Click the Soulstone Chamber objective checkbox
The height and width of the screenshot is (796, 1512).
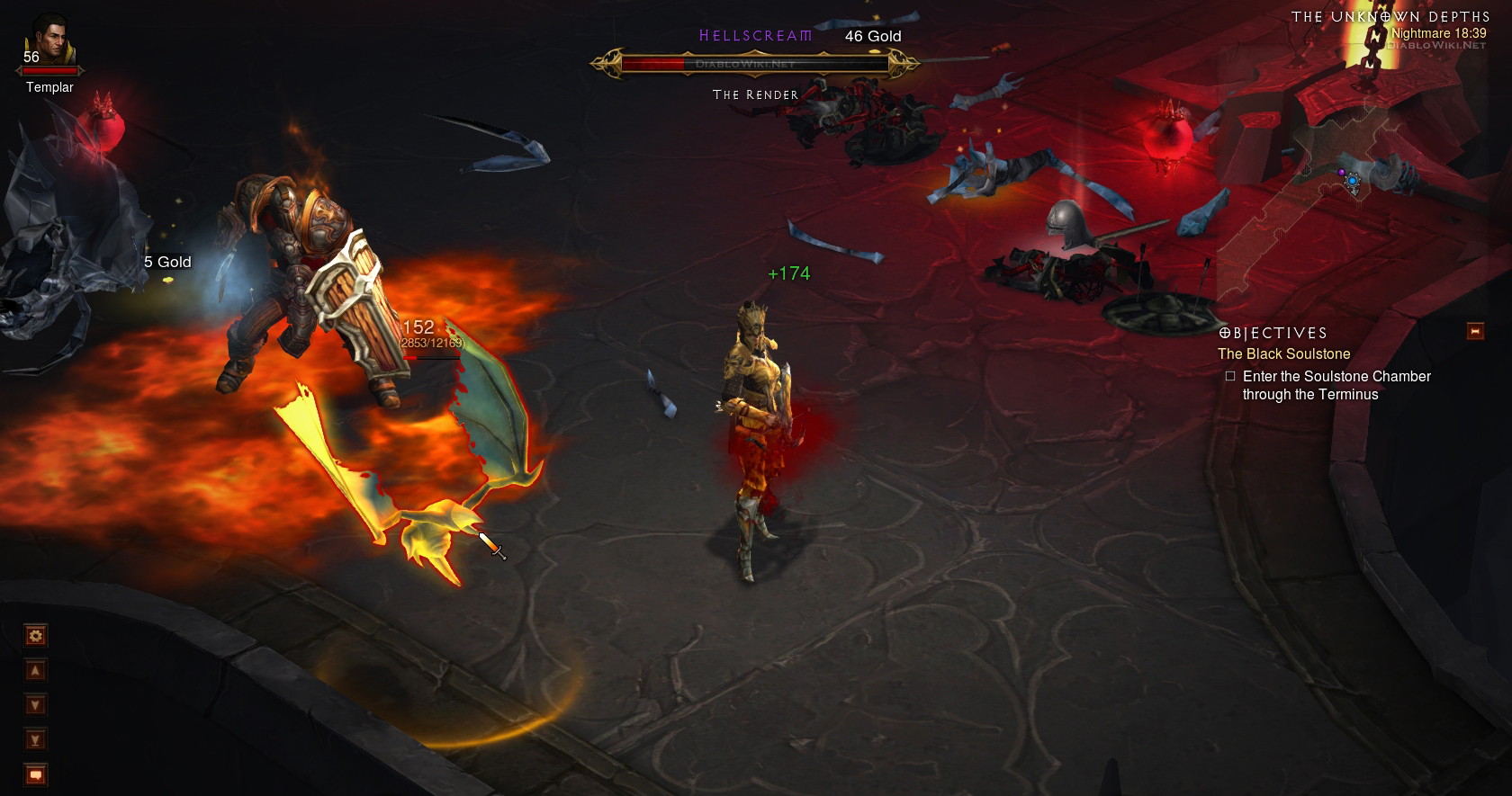[x=1230, y=377]
